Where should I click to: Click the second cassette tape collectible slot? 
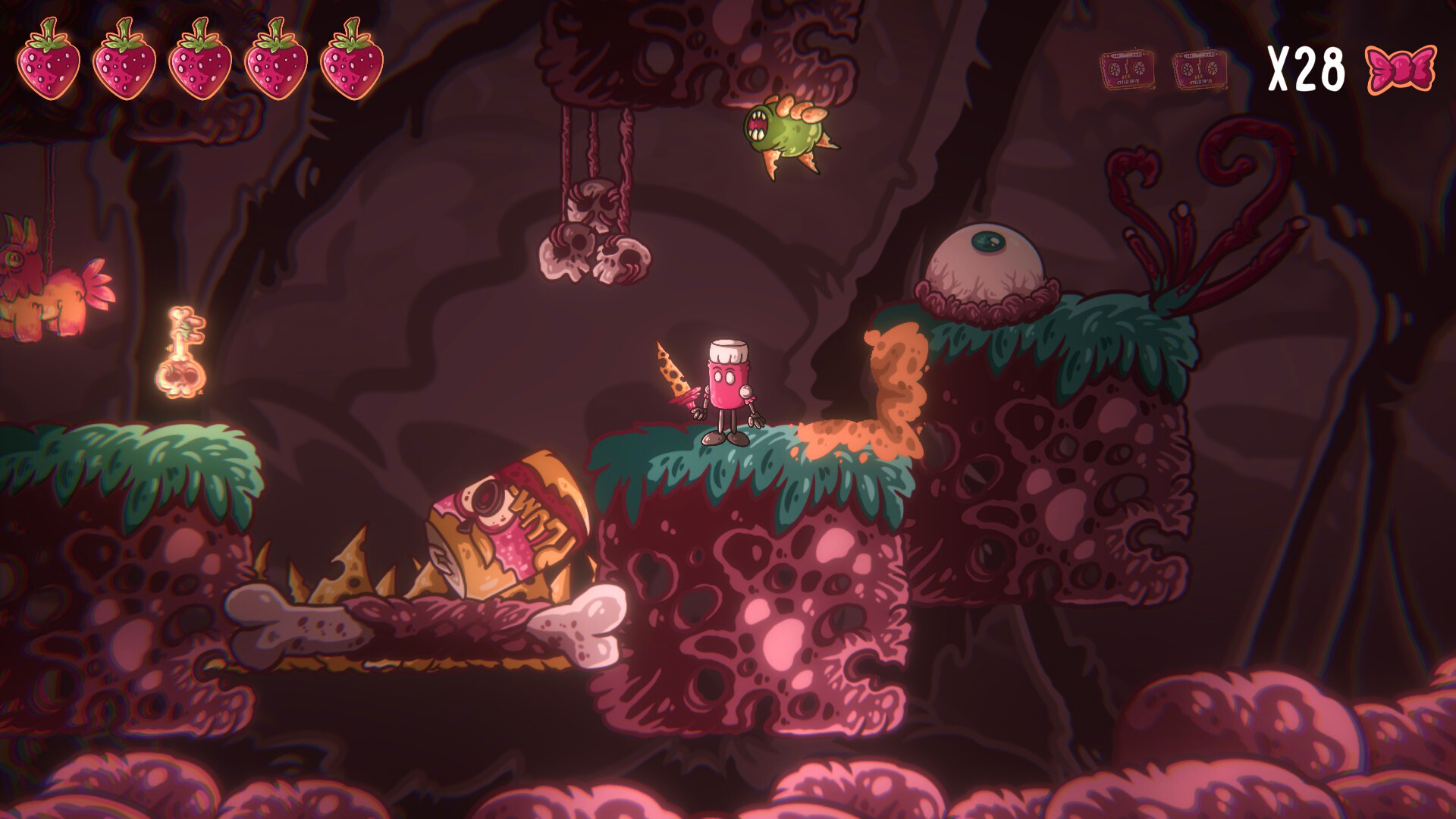point(1200,68)
